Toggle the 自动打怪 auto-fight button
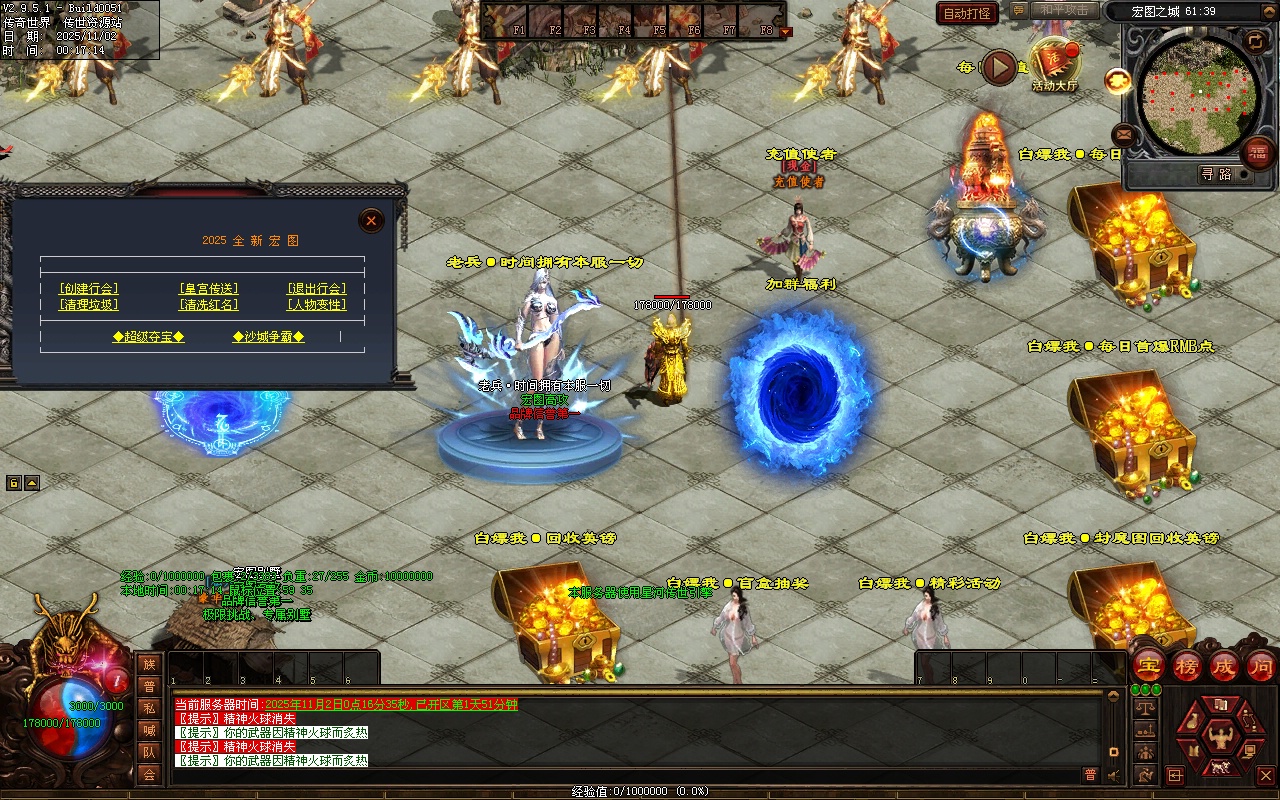This screenshot has height=800, width=1280. click(967, 13)
